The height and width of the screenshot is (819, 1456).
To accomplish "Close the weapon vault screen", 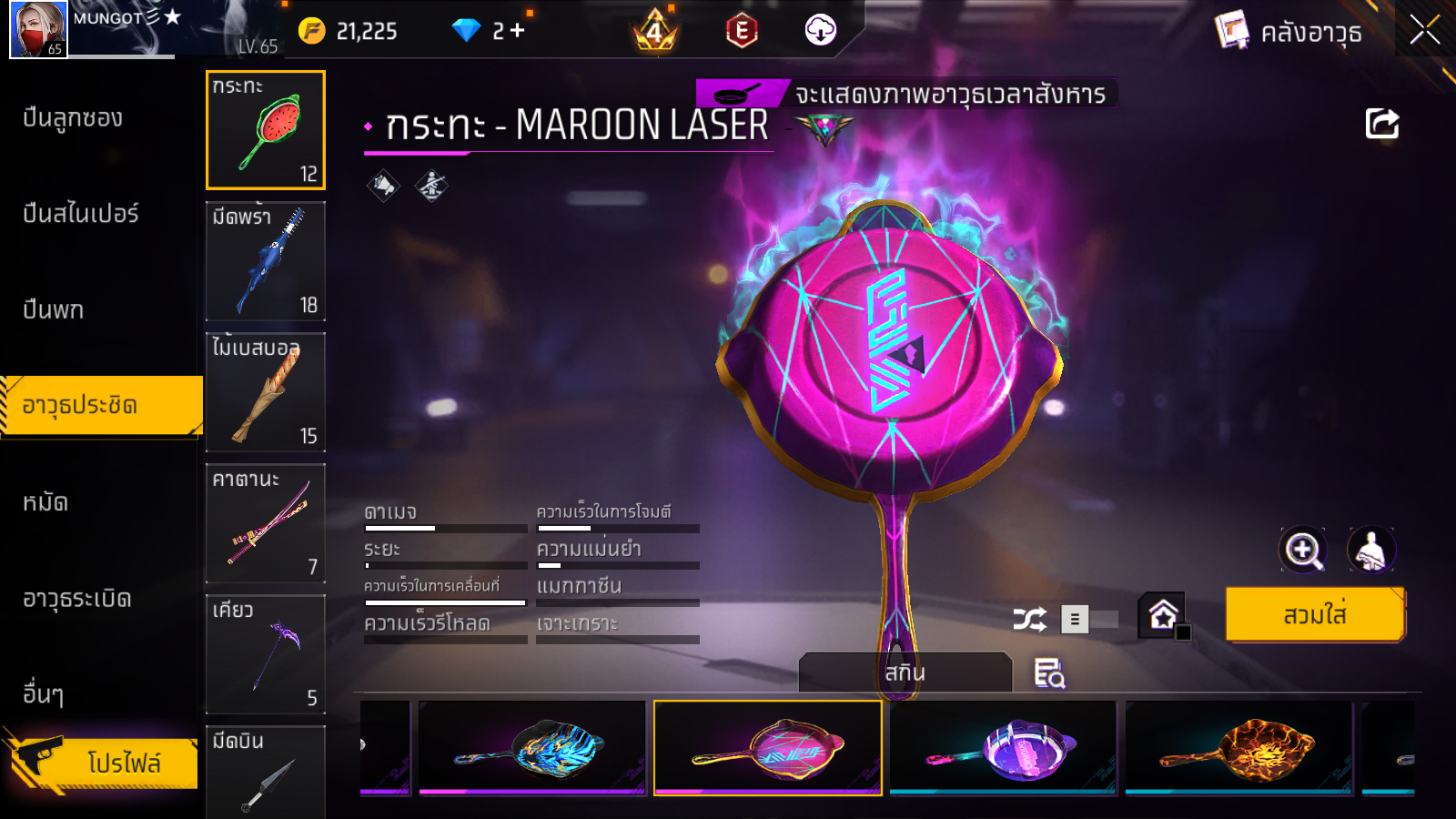I will 1424,30.
